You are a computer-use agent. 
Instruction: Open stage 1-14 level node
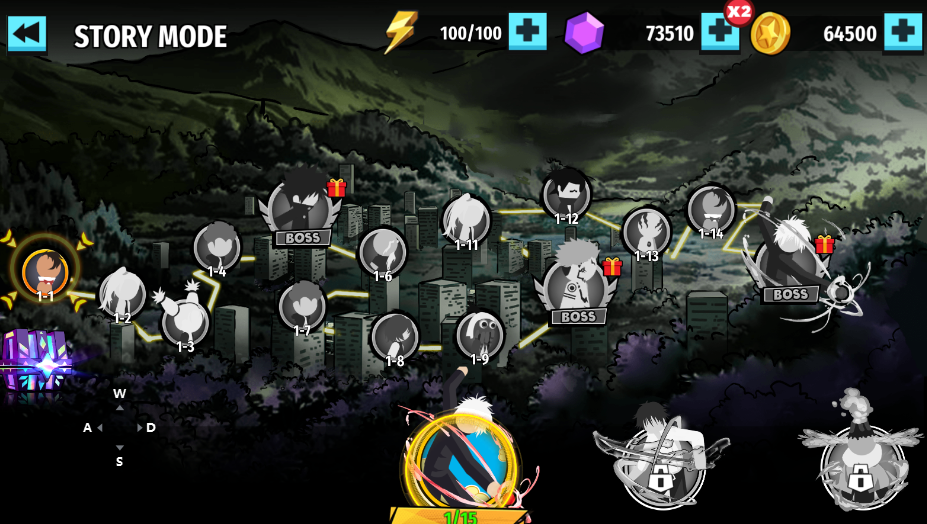click(710, 210)
